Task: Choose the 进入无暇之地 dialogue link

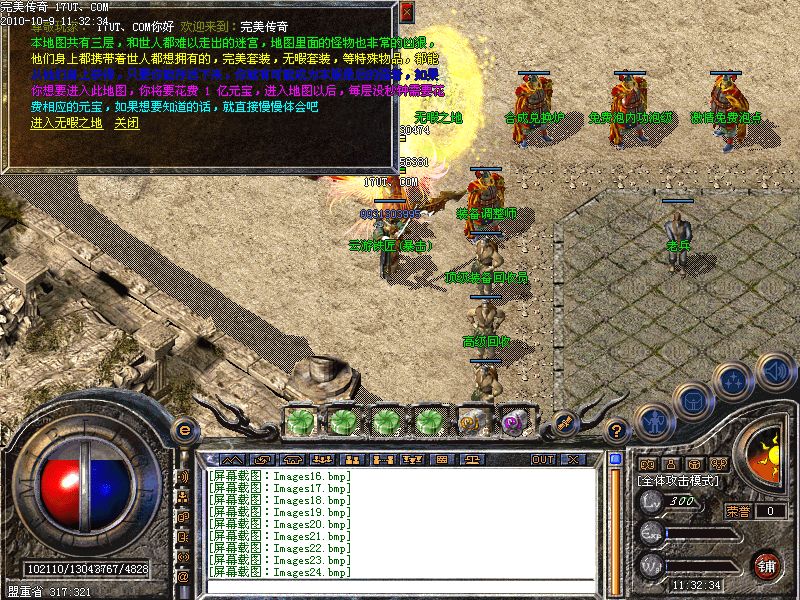Action: pos(66,123)
